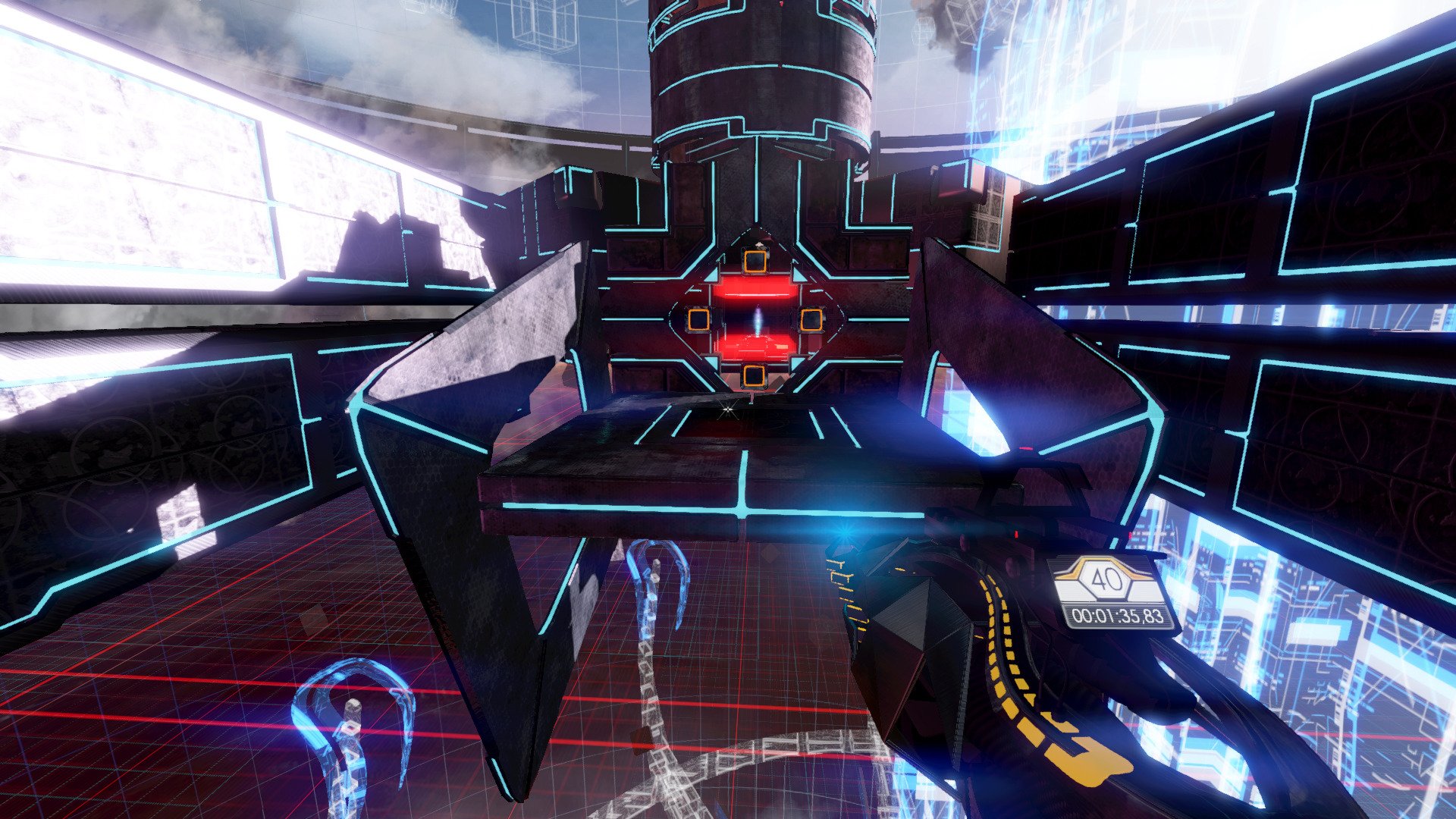Select the bottom orange switch panel
The width and height of the screenshot is (1456, 819).
753,374
